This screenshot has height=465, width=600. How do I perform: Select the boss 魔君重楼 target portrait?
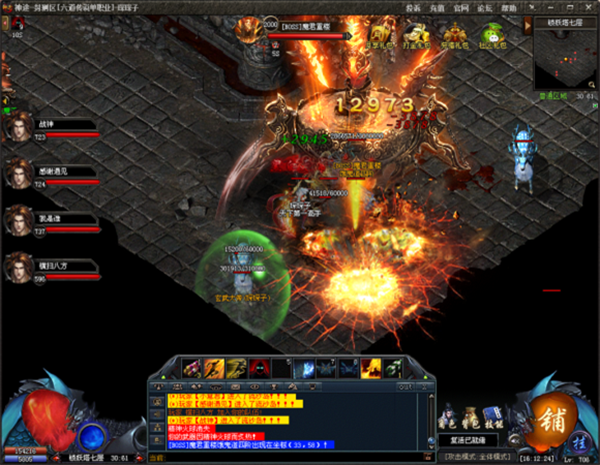pyautogui.click(x=249, y=29)
